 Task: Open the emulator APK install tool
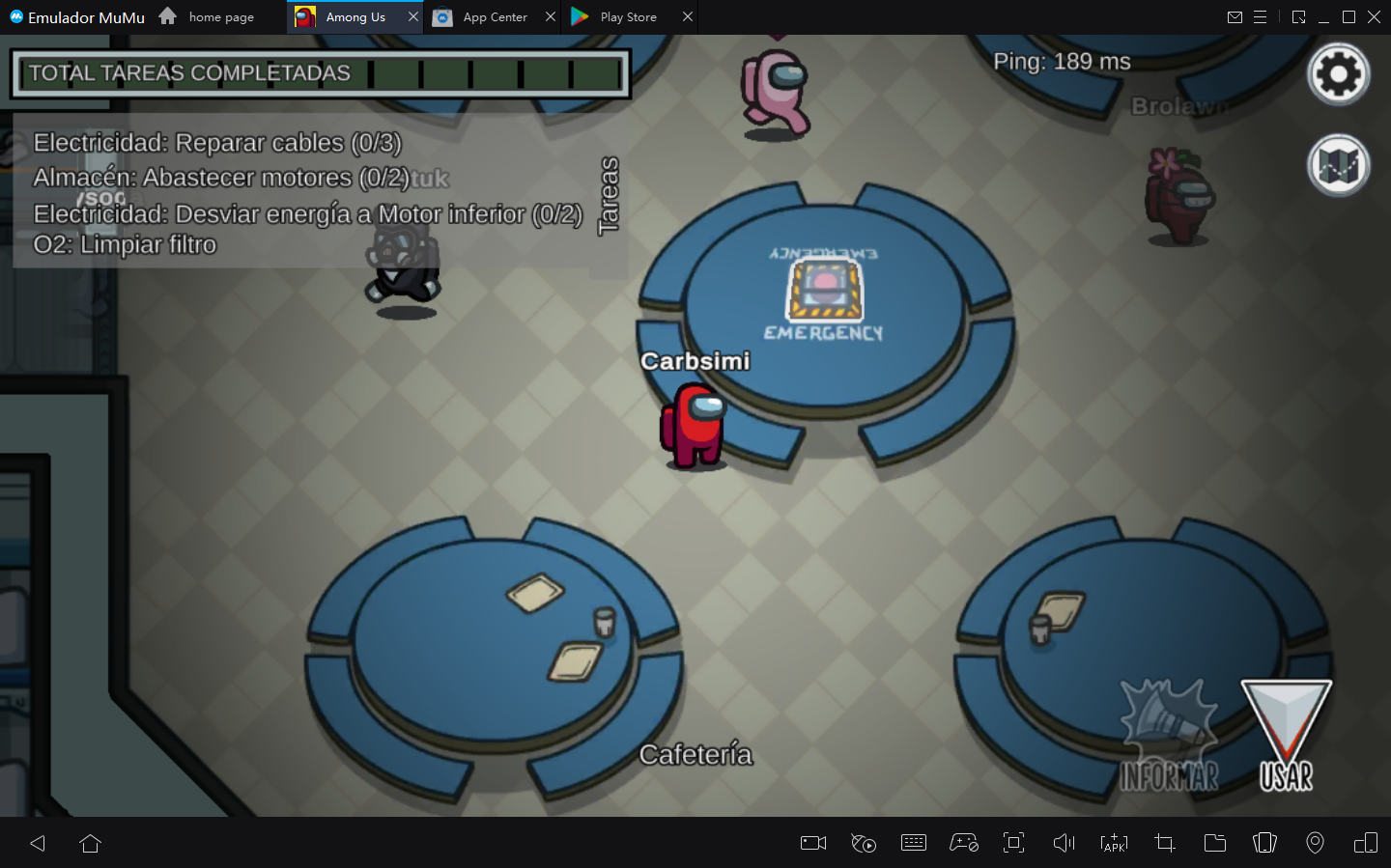1114,843
